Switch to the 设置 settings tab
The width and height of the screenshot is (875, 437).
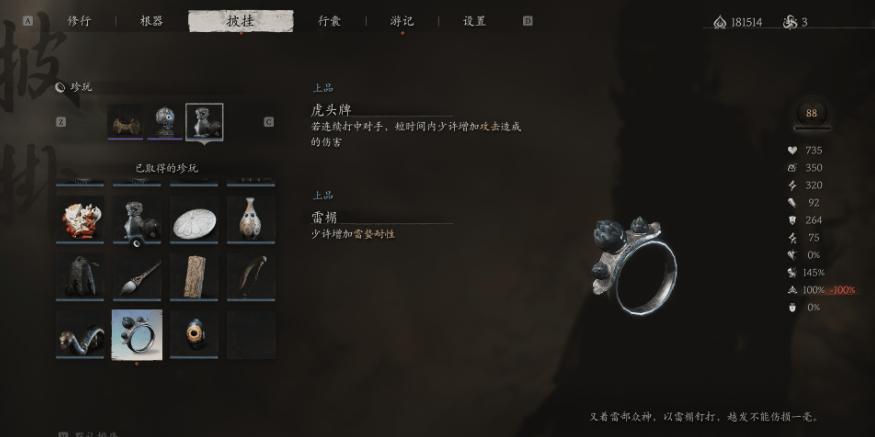click(x=474, y=21)
